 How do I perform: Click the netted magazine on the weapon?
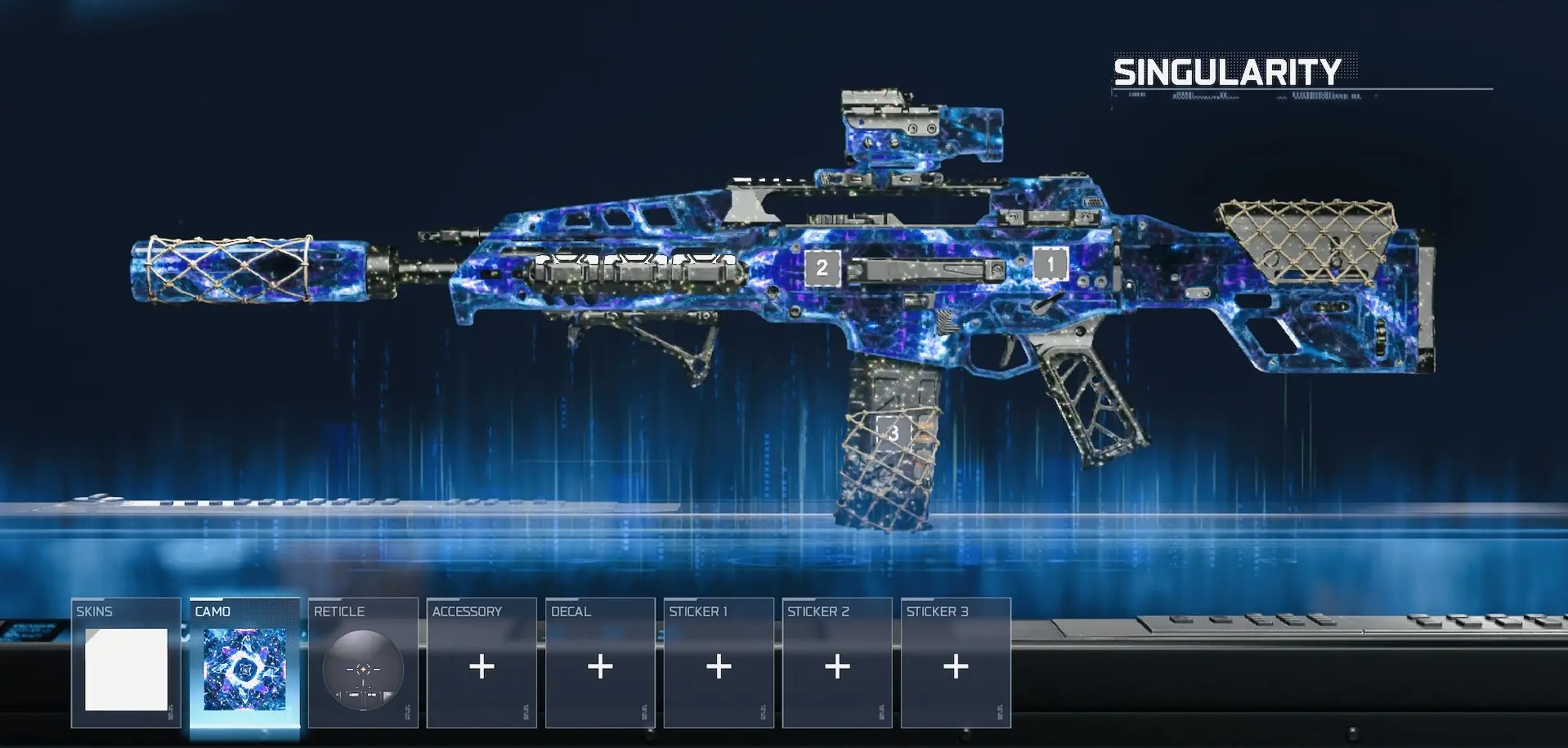click(x=891, y=458)
